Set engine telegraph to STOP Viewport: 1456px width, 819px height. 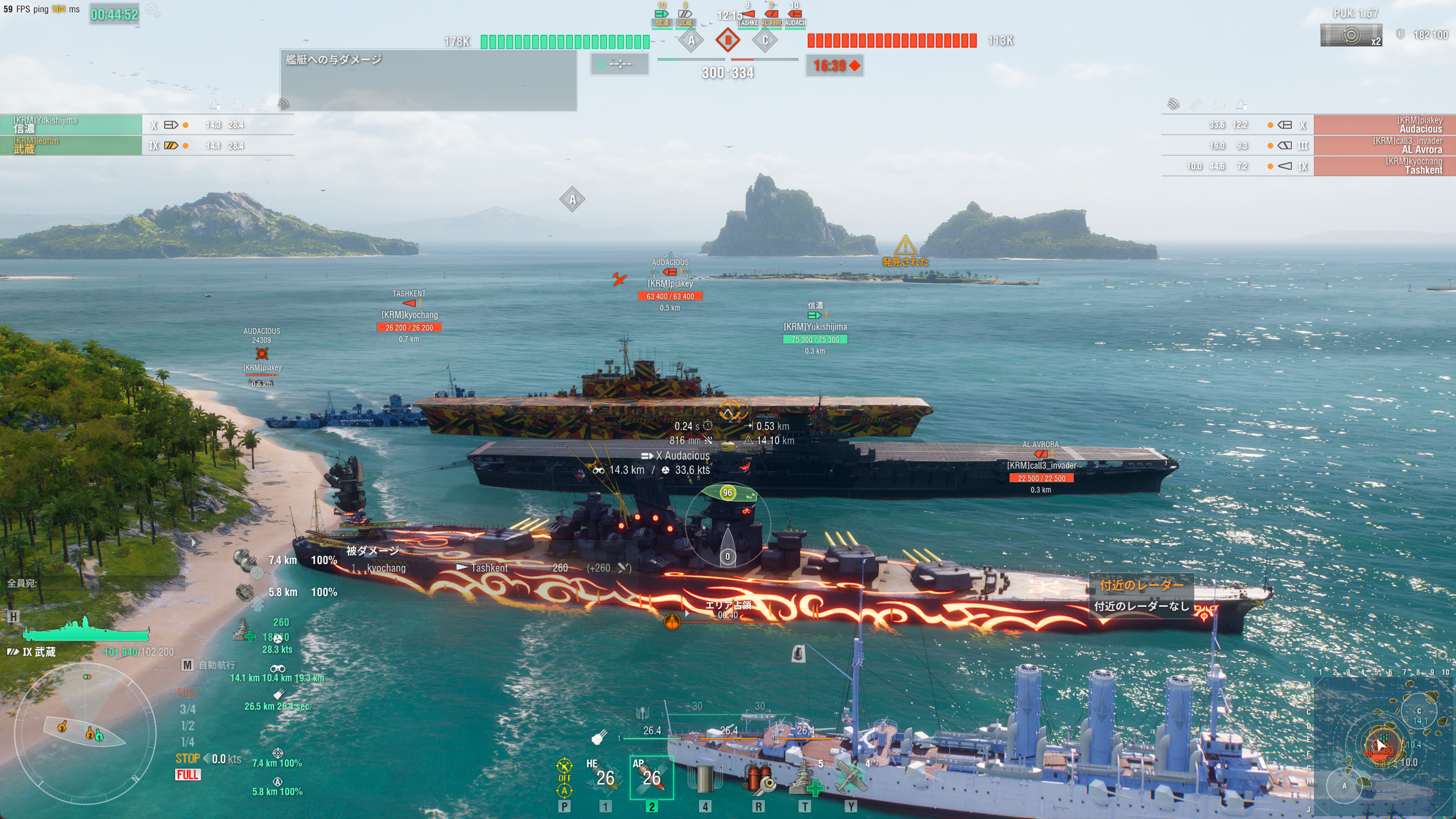click(188, 758)
